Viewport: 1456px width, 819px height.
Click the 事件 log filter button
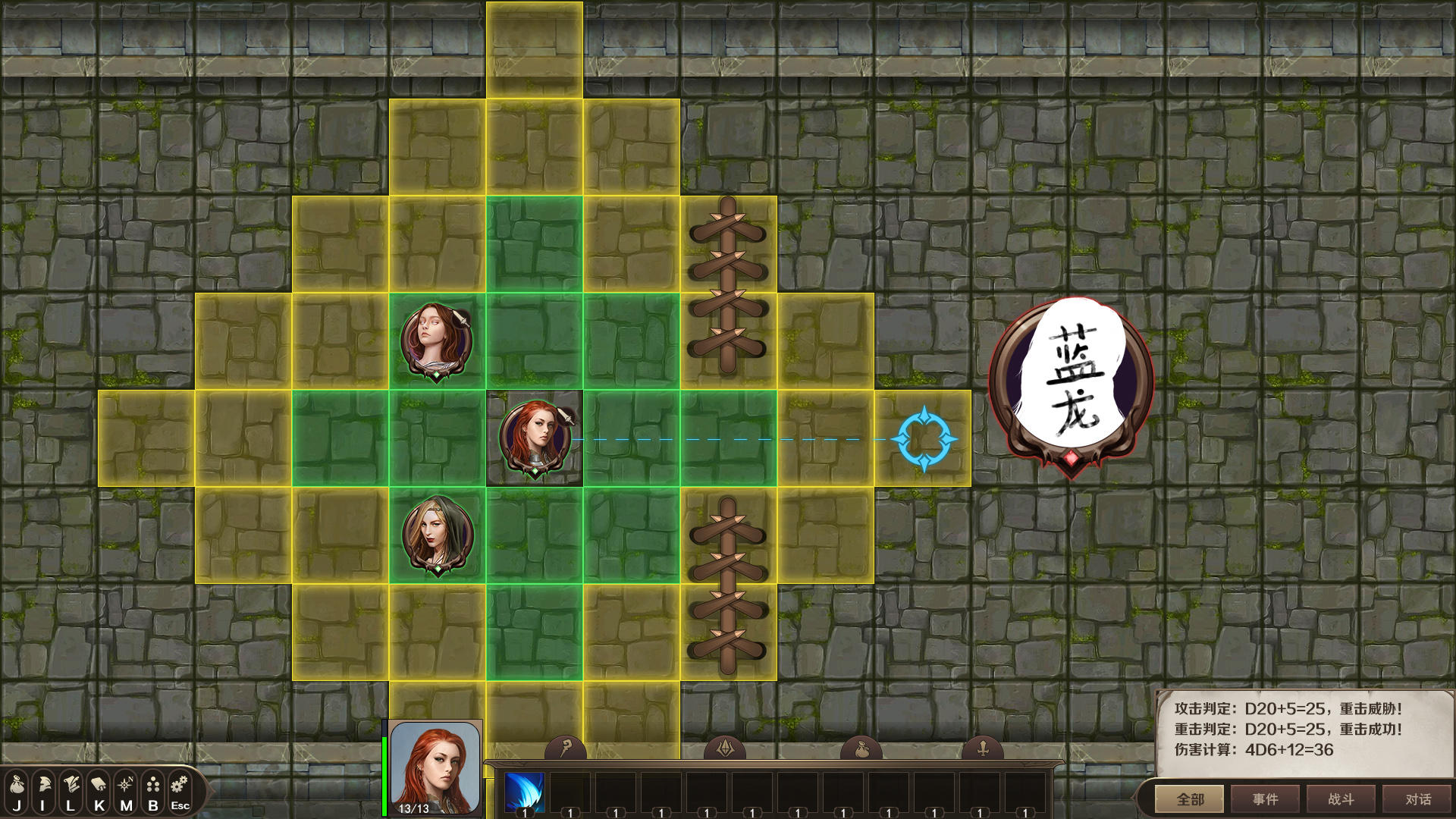click(1266, 799)
